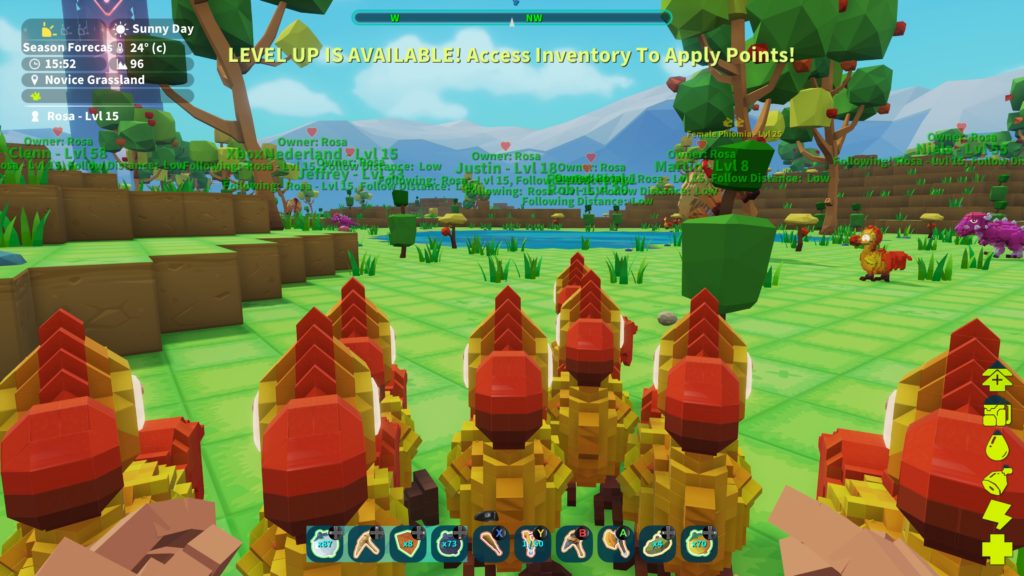Equip the wooden club in the hotbar
Viewport: 1024px width, 576px height.
pos(491,544)
